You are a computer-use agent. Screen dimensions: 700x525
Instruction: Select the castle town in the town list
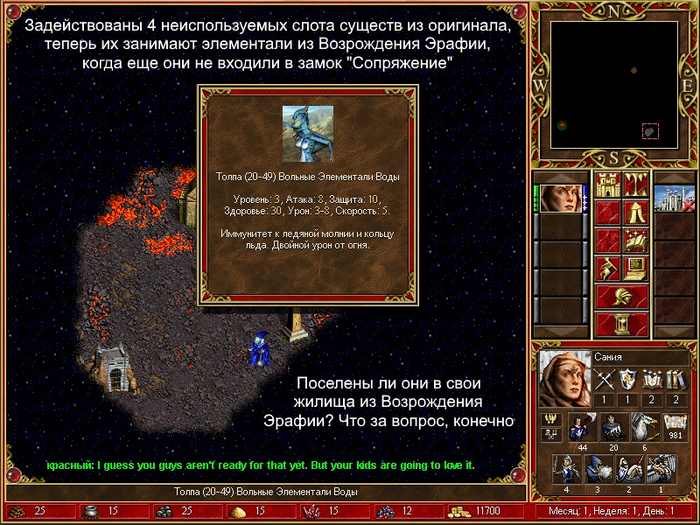click(x=674, y=192)
